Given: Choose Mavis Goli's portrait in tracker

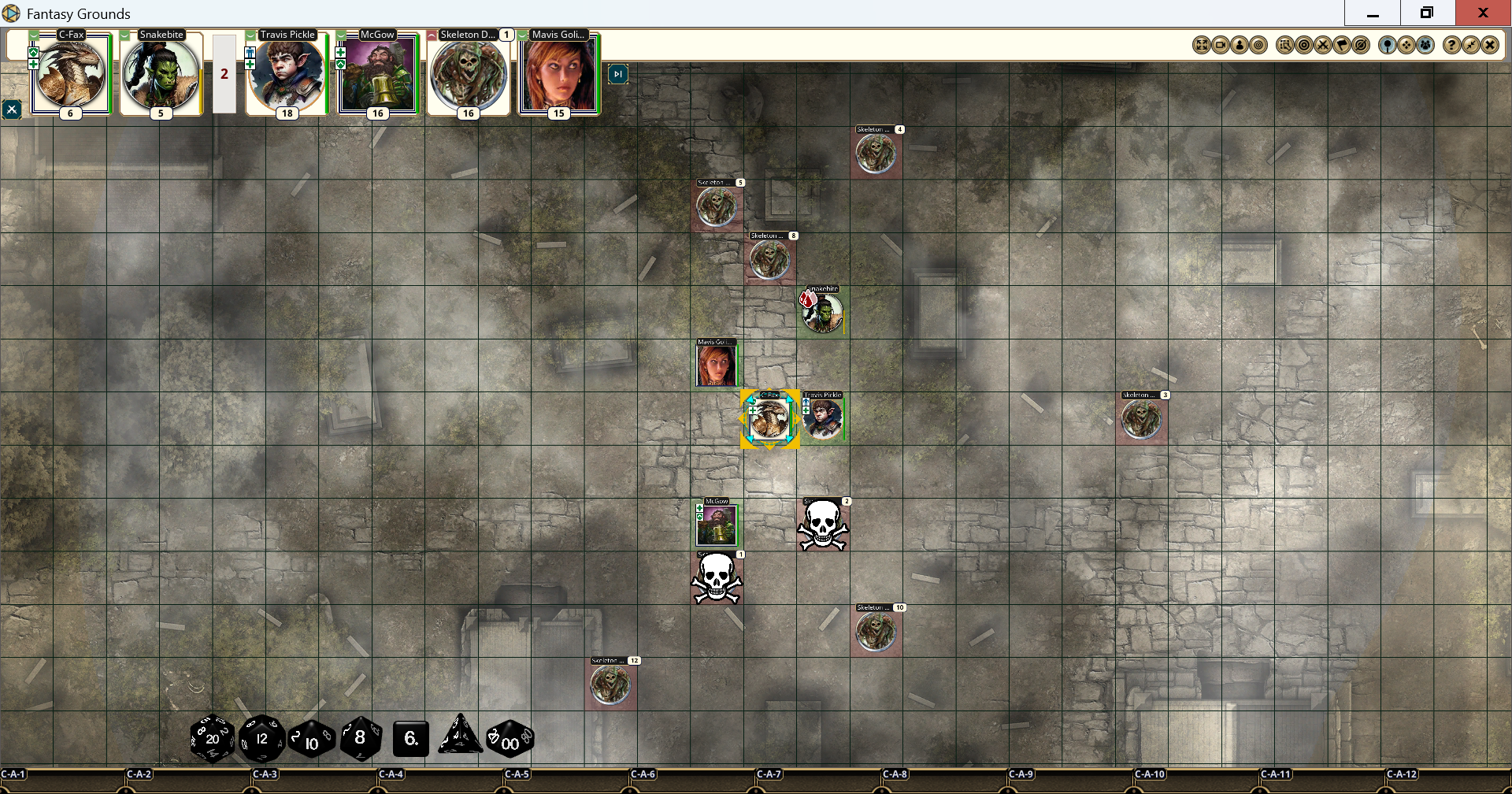Looking at the screenshot, I should [558, 74].
